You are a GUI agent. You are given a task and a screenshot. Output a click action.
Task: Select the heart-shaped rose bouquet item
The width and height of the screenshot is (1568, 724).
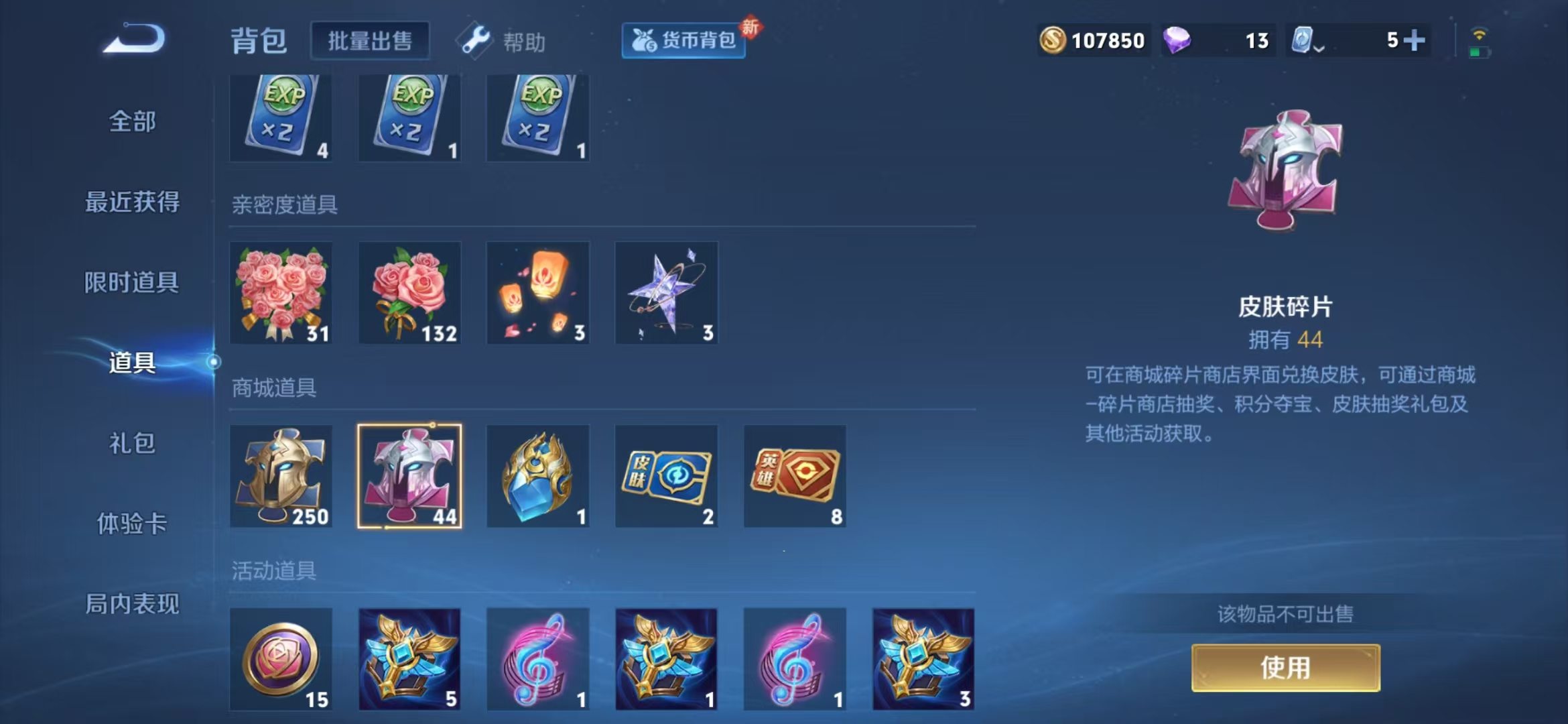point(281,293)
